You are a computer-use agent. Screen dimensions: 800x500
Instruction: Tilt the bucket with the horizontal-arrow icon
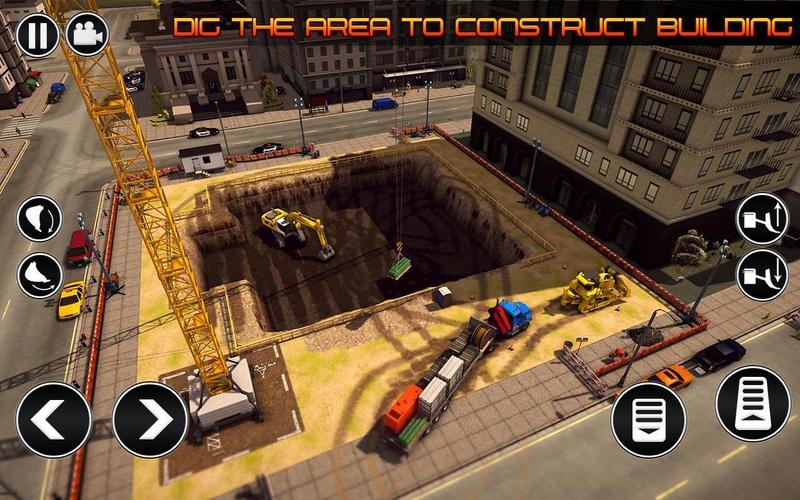pyautogui.click(x=39, y=275)
